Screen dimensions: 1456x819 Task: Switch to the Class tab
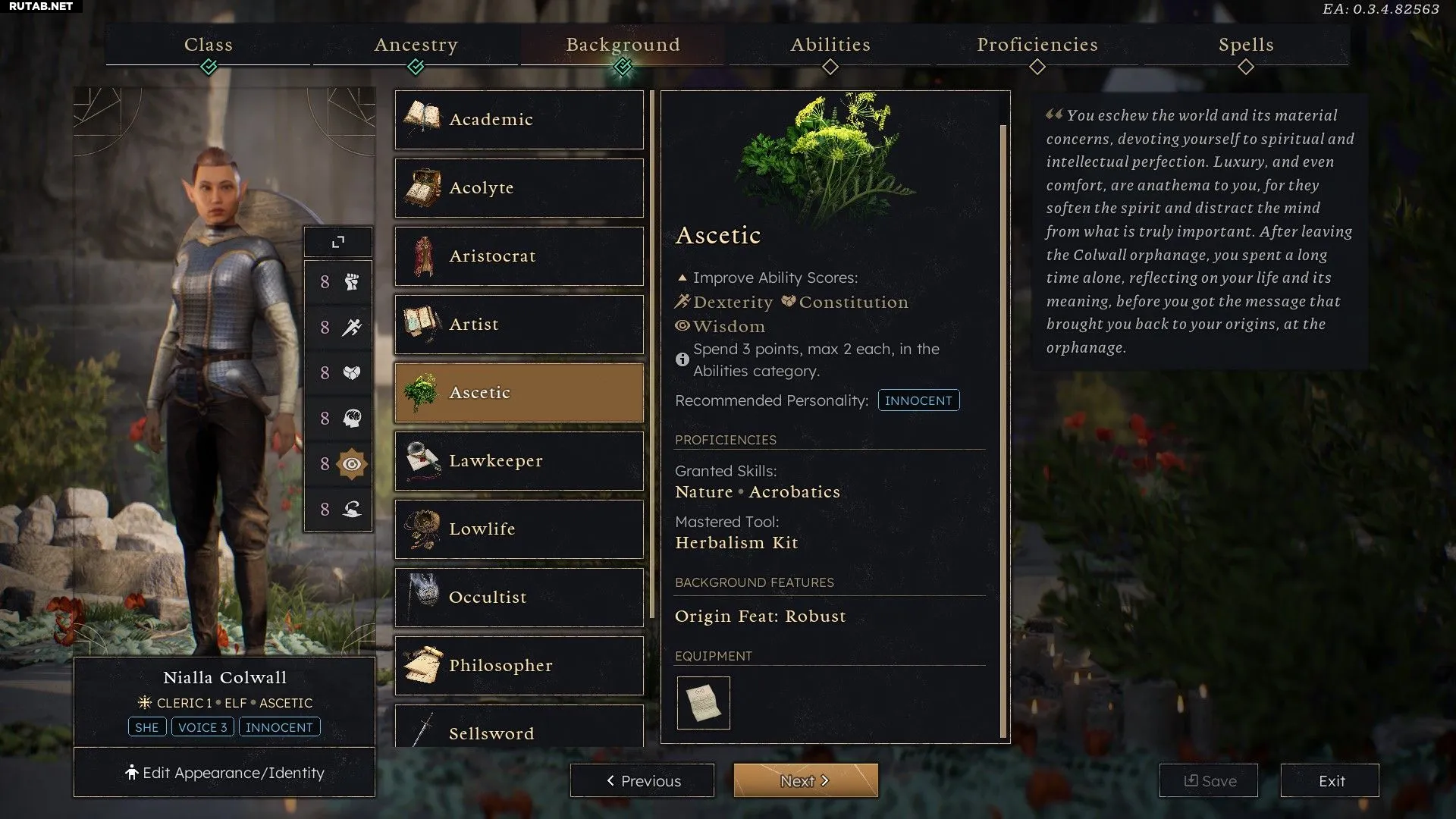[209, 45]
